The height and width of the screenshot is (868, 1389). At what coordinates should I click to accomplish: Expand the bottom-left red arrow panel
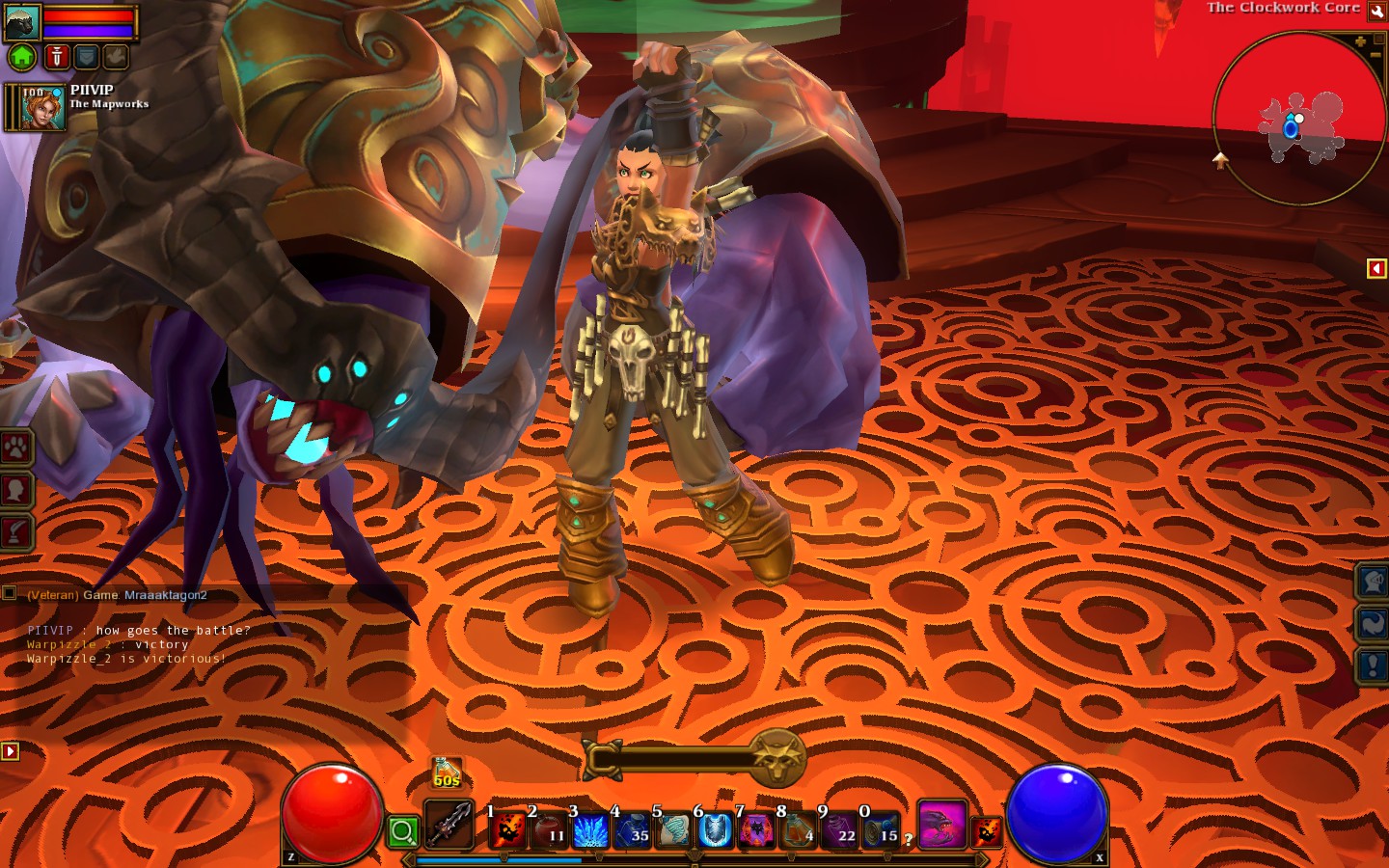10,750
